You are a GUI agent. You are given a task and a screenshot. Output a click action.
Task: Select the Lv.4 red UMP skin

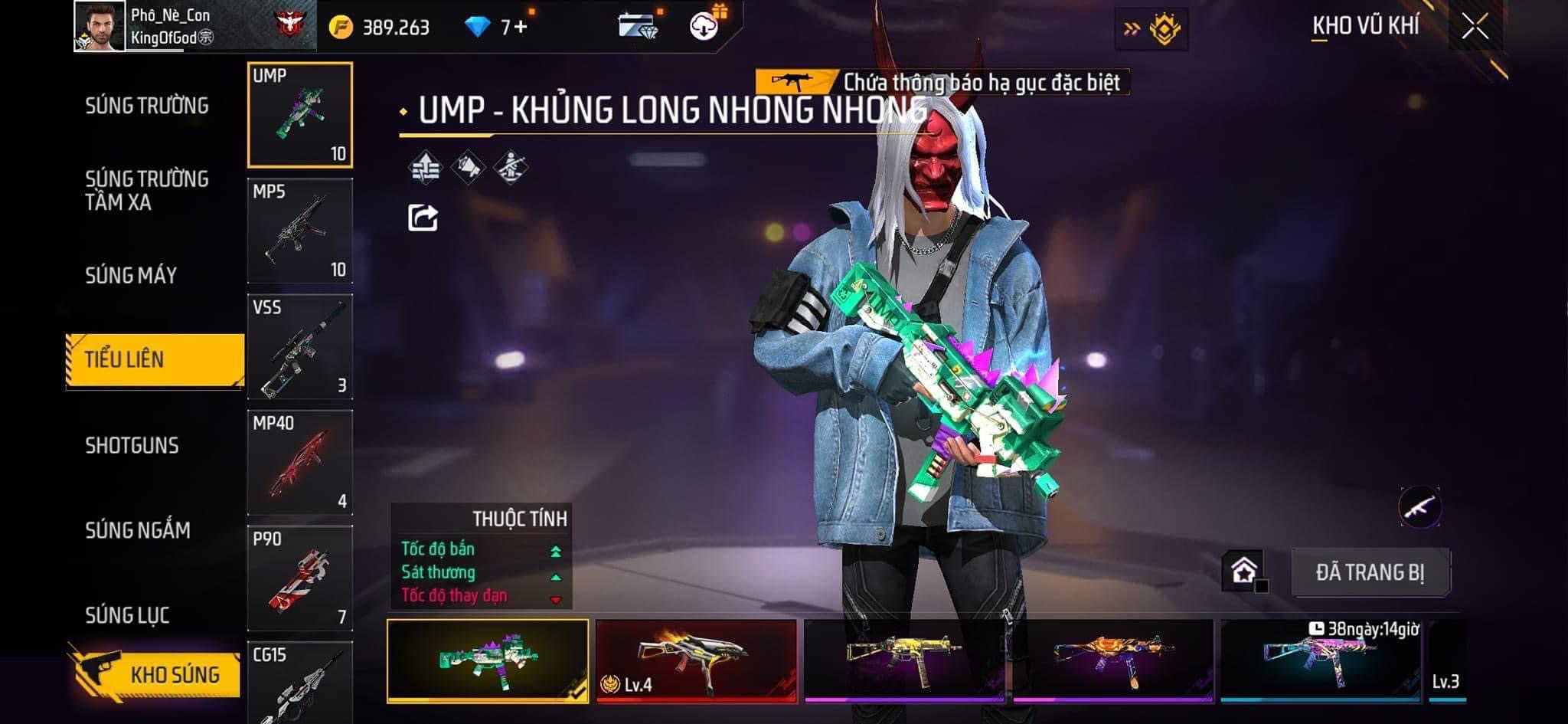(x=696, y=660)
